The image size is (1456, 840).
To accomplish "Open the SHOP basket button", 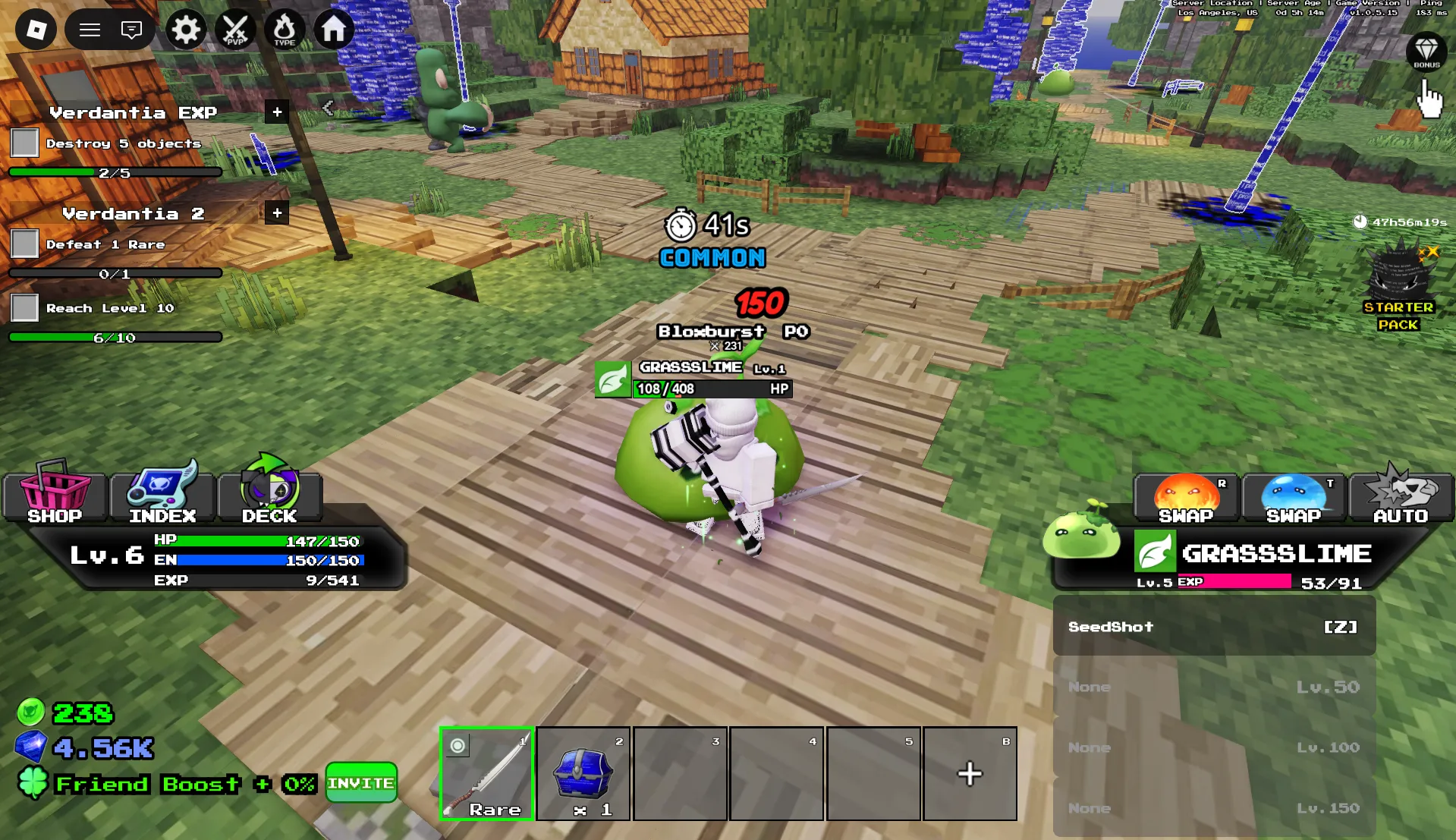I will point(55,494).
